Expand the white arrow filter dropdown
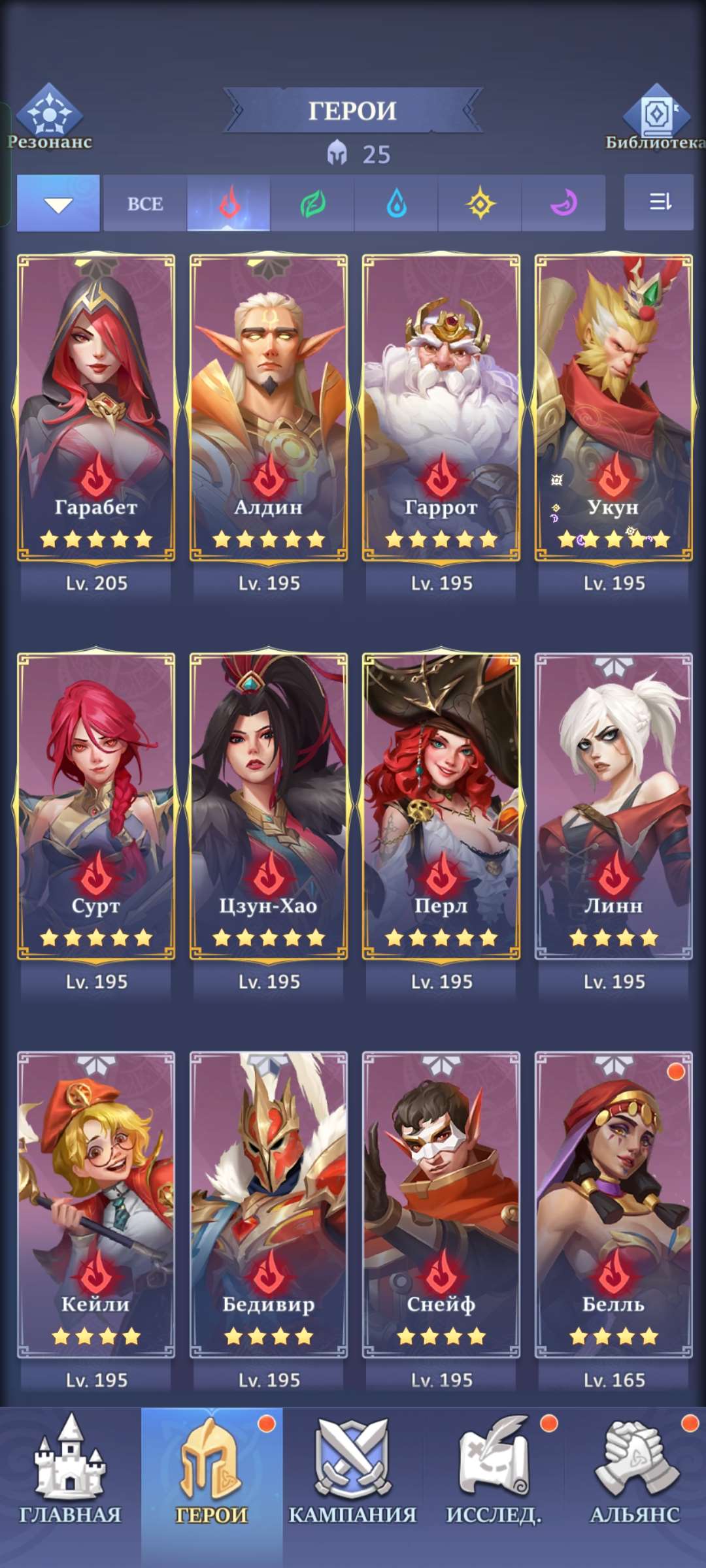Viewport: 706px width, 1568px height. pyautogui.click(x=58, y=204)
